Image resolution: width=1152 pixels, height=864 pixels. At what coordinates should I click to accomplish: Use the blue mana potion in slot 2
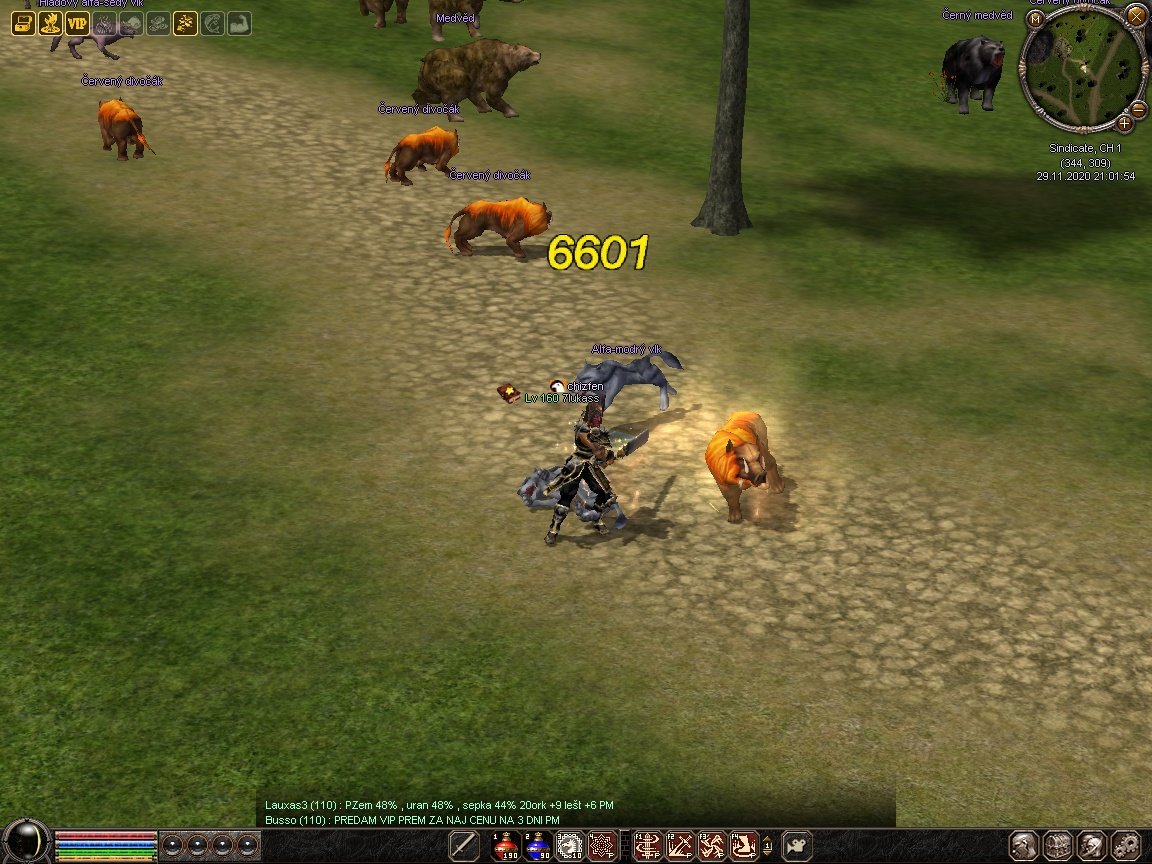tap(538, 846)
